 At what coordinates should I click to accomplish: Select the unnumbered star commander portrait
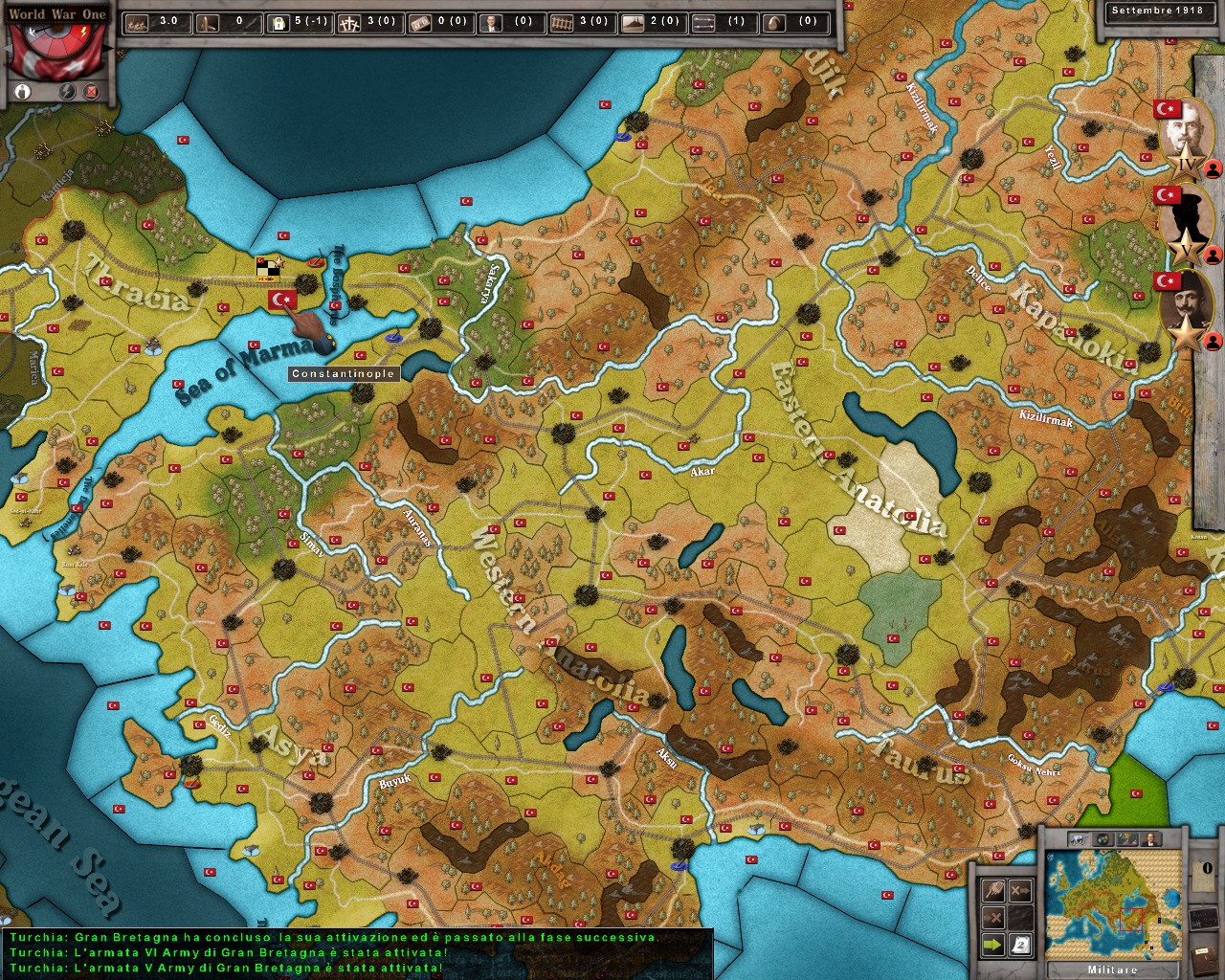[1186, 308]
